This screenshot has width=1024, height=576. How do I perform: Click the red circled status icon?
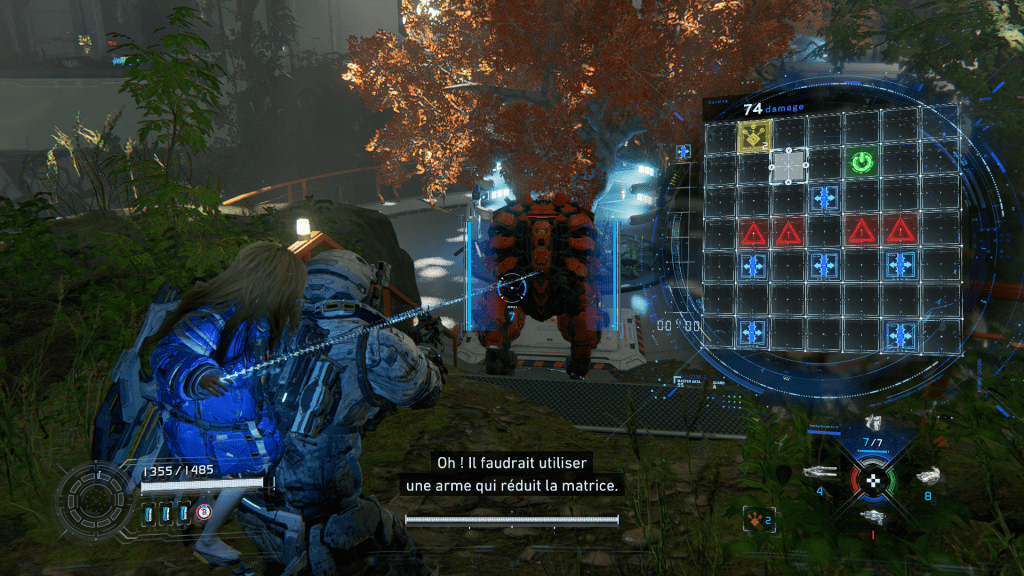point(204,512)
